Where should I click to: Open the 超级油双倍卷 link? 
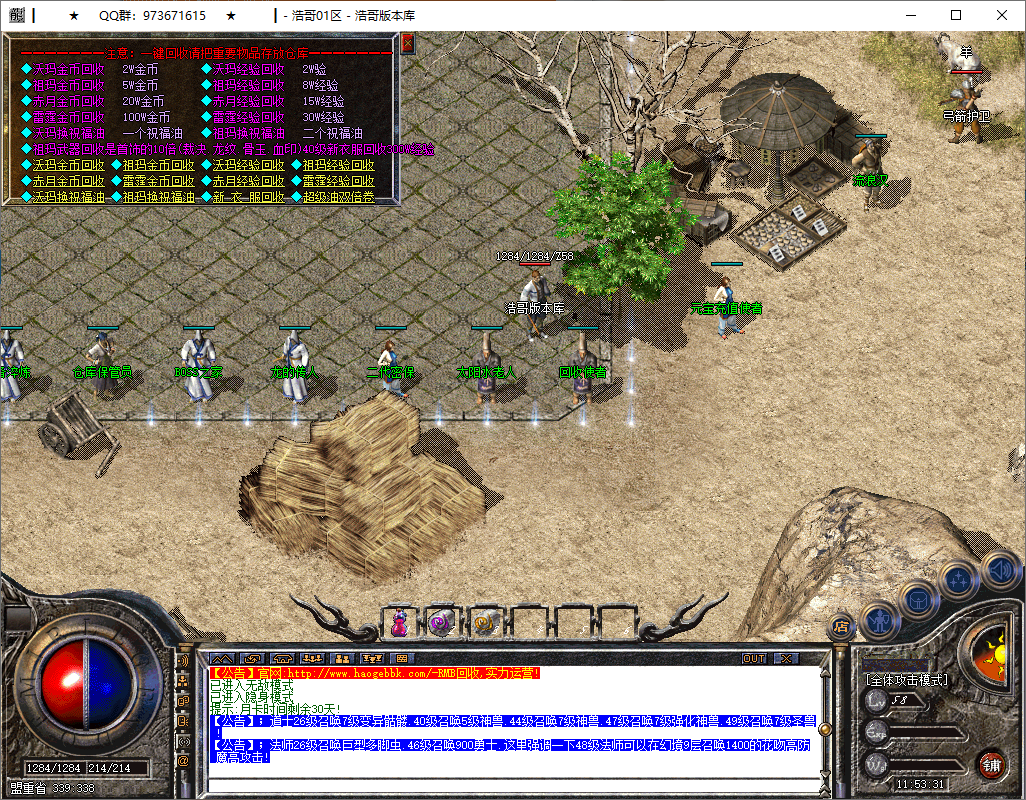pos(338,197)
